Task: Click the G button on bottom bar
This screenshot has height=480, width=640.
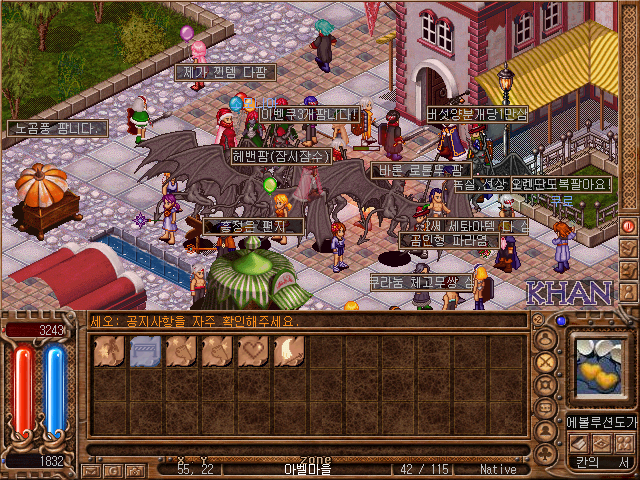Action: tap(112, 470)
